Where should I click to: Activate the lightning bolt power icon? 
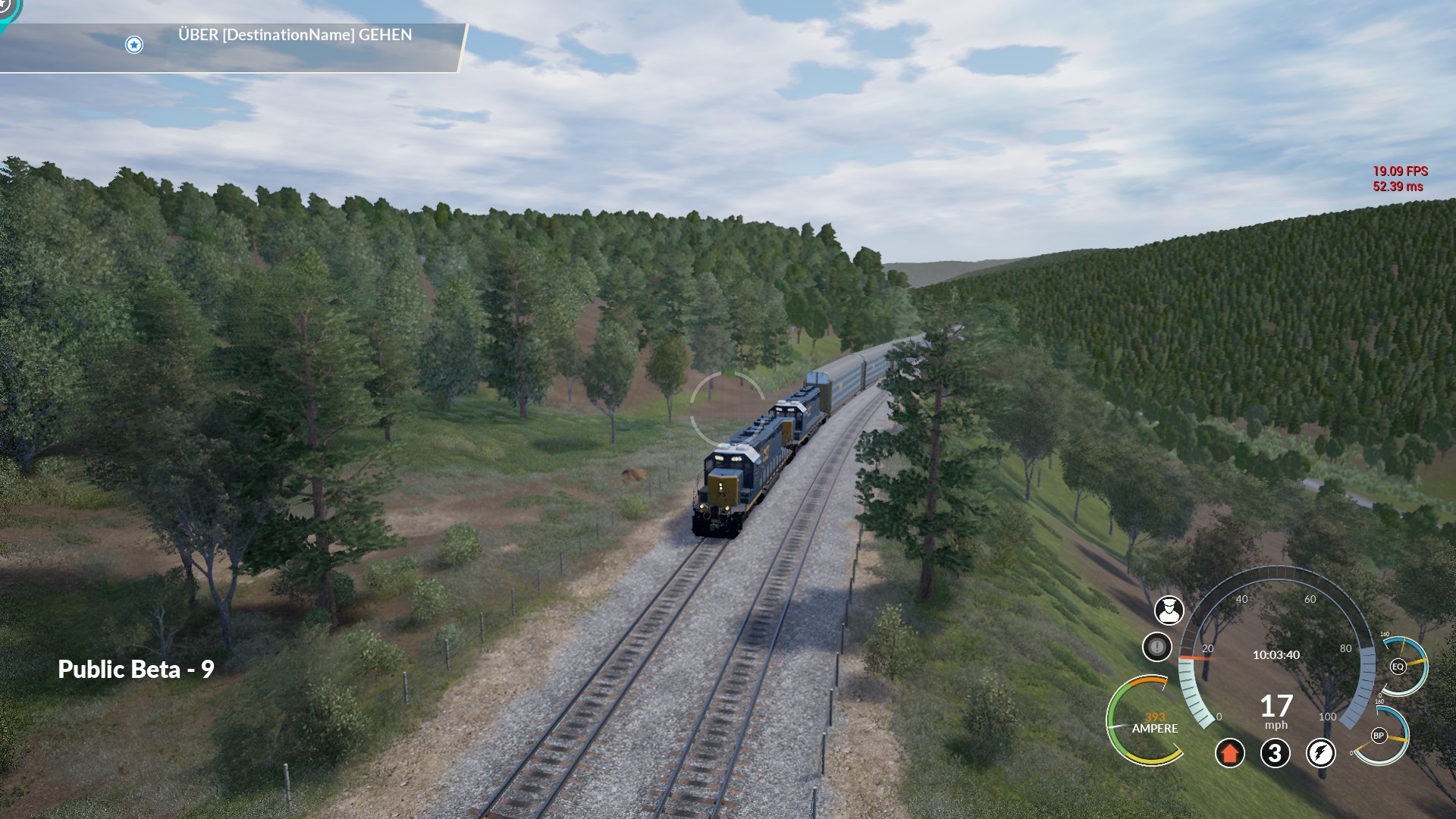click(x=1320, y=753)
